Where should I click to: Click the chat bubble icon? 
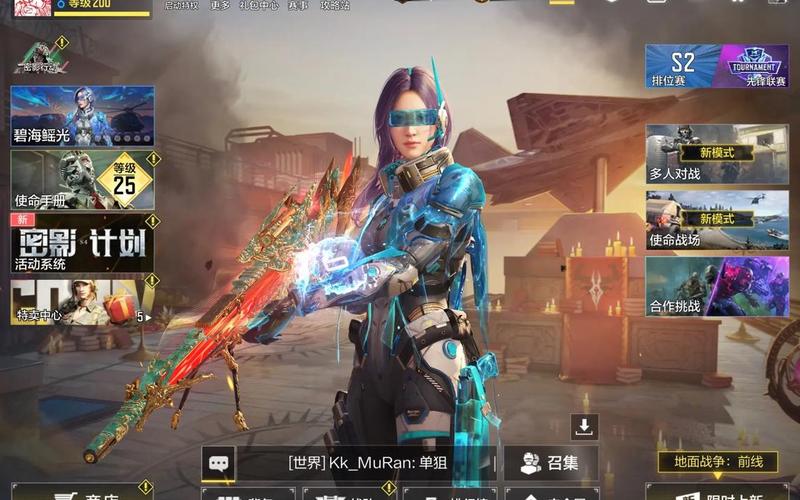[219, 463]
